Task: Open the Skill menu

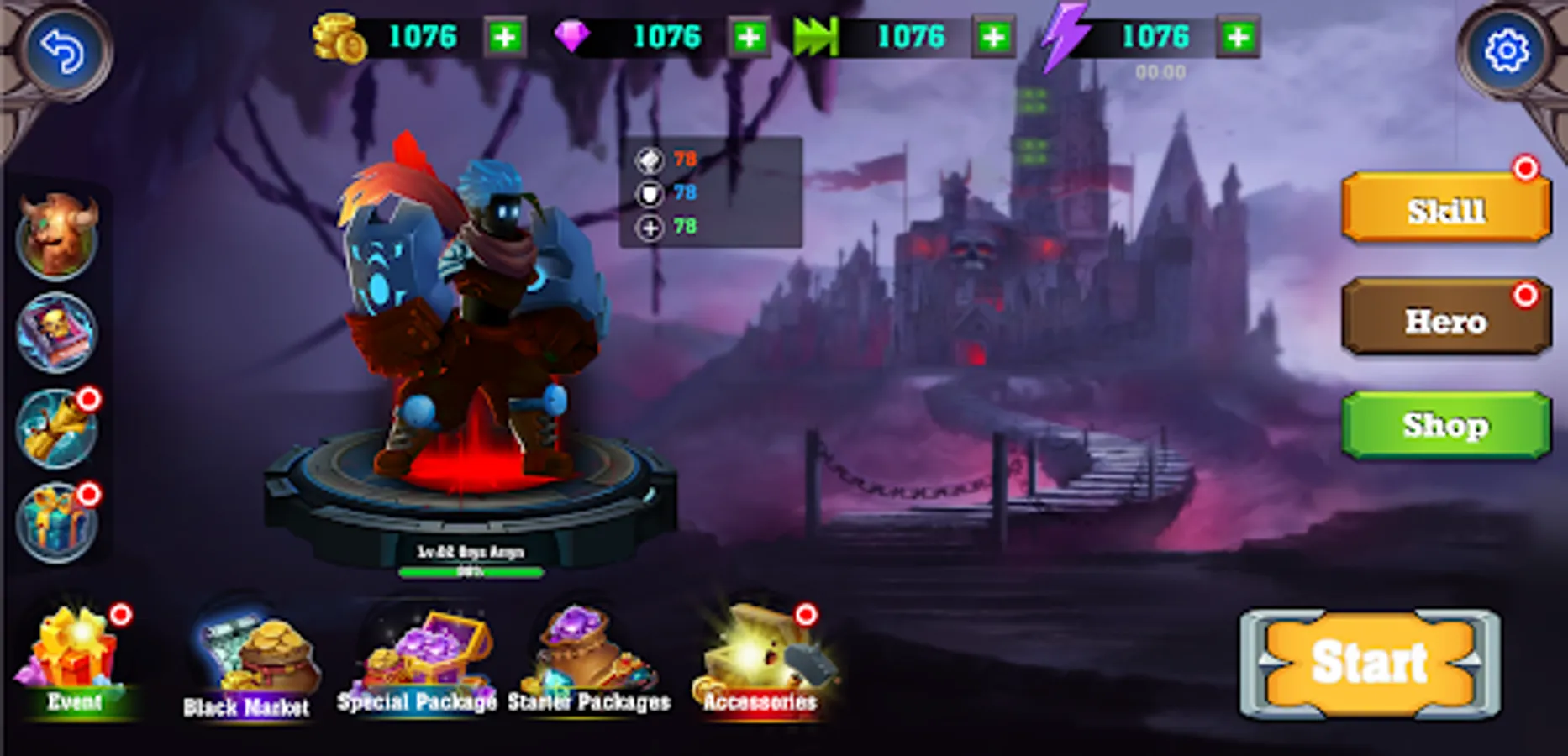Action: tap(1445, 208)
